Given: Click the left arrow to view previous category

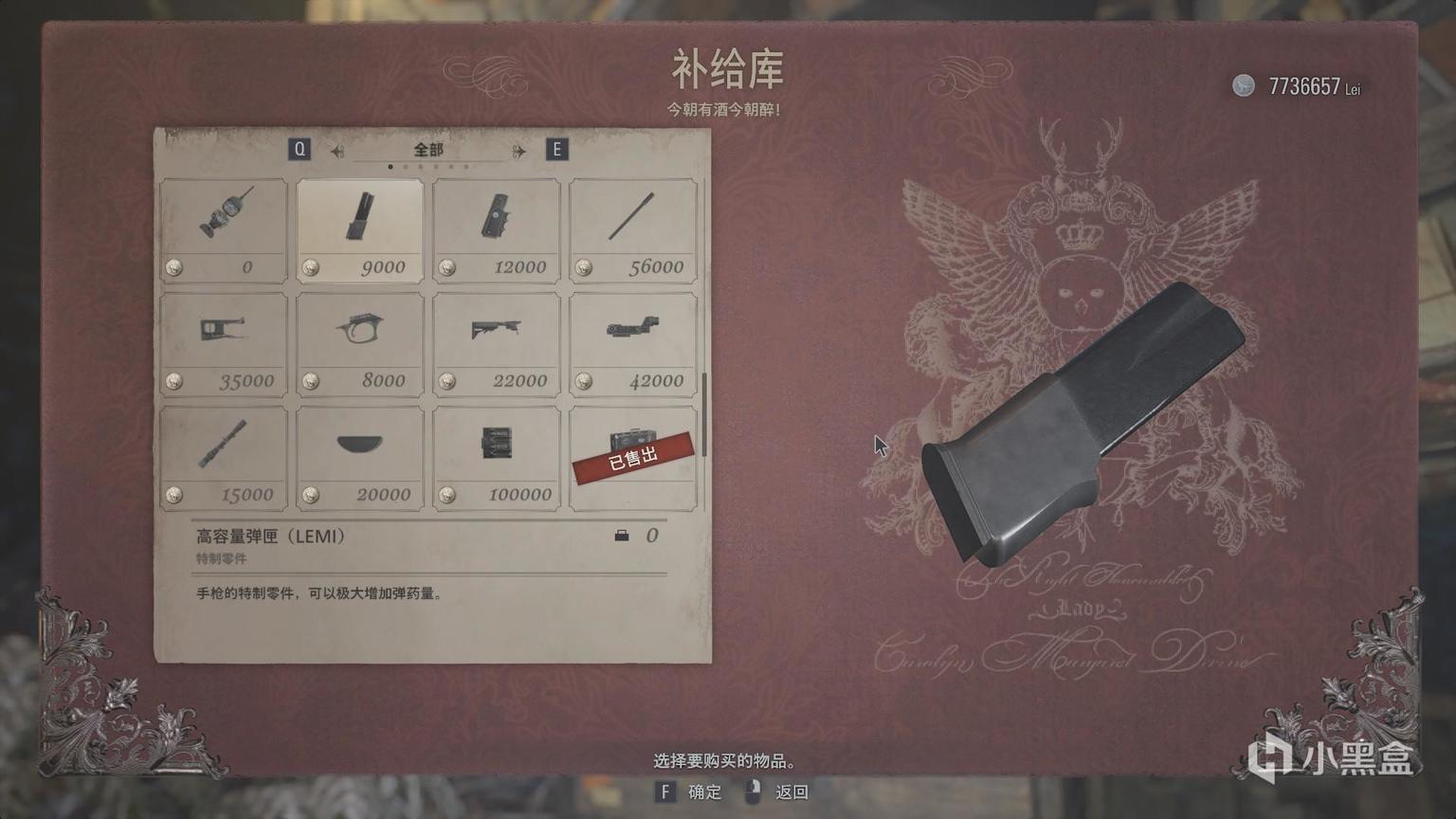Looking at the screenshot, I should pos(337,149).
